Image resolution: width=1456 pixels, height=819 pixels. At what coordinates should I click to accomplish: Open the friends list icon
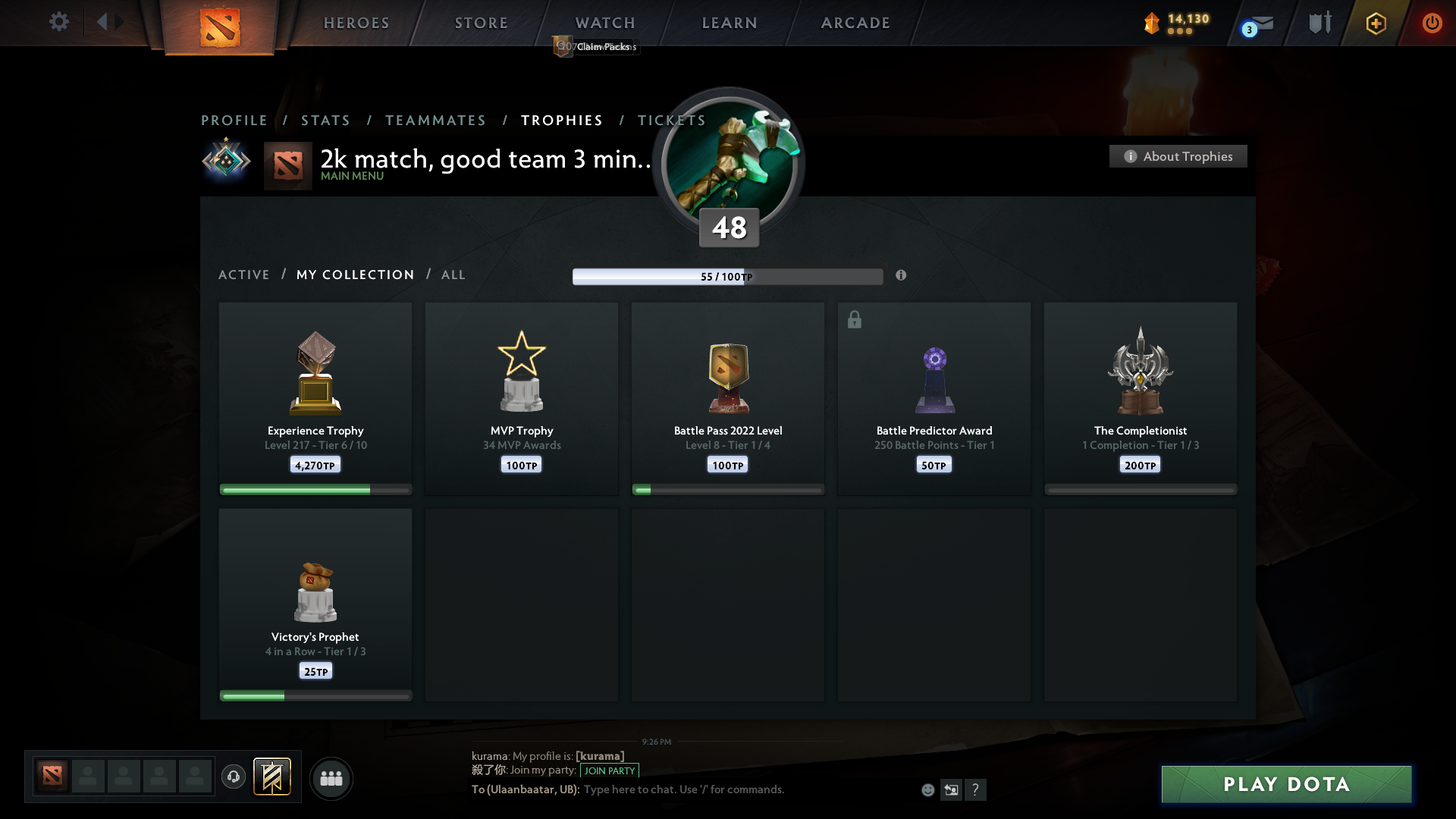coord(331,778)
